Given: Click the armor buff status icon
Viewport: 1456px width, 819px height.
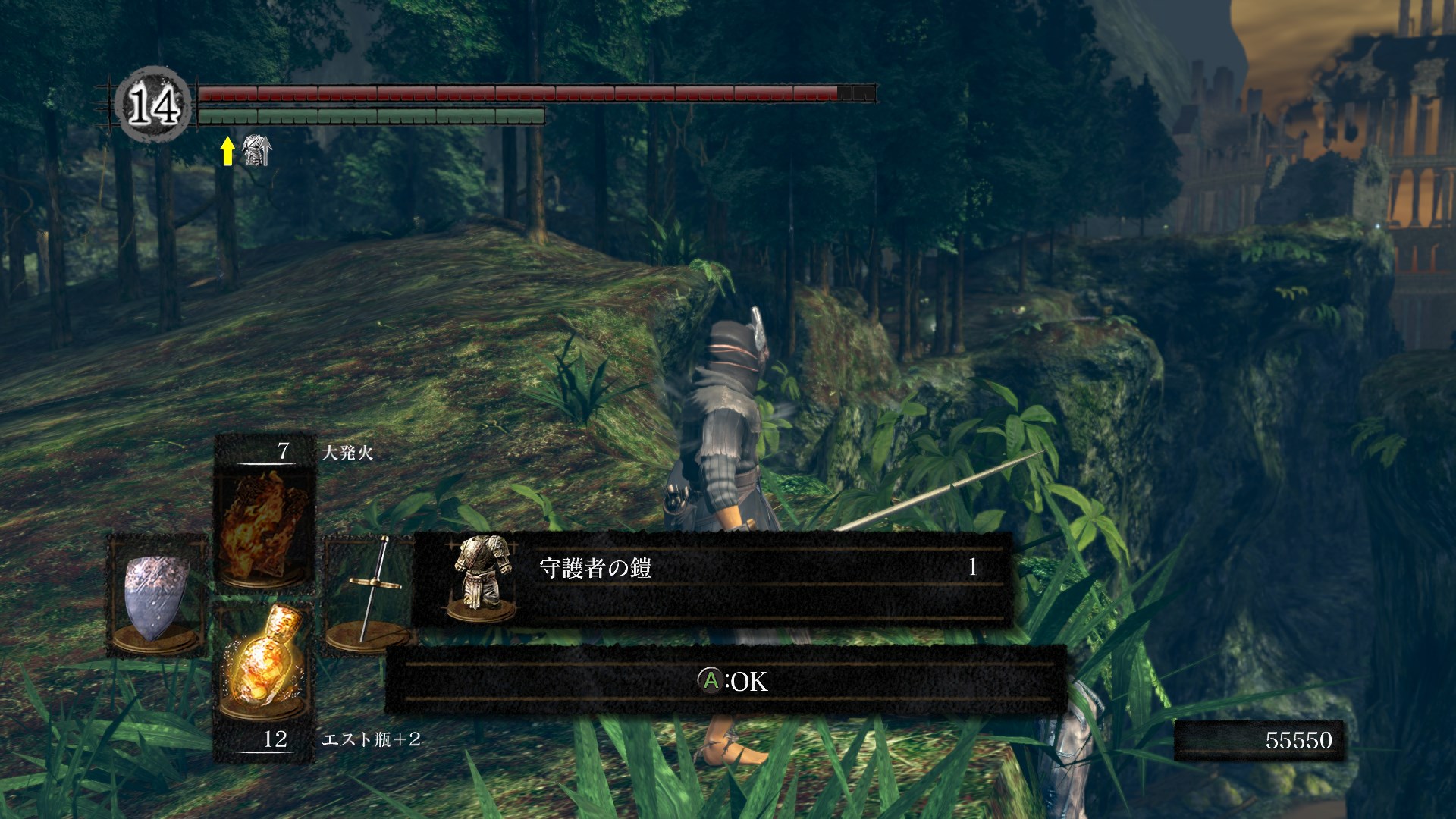Looking at the screenshot, I should coord(256,150).
